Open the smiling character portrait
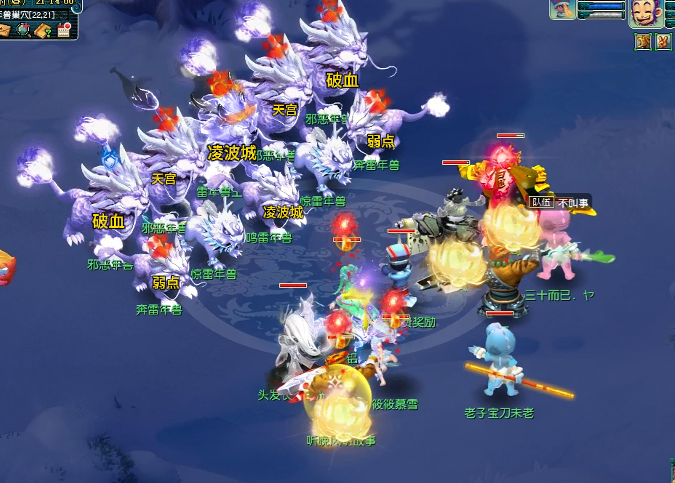 tap(643, 13)
